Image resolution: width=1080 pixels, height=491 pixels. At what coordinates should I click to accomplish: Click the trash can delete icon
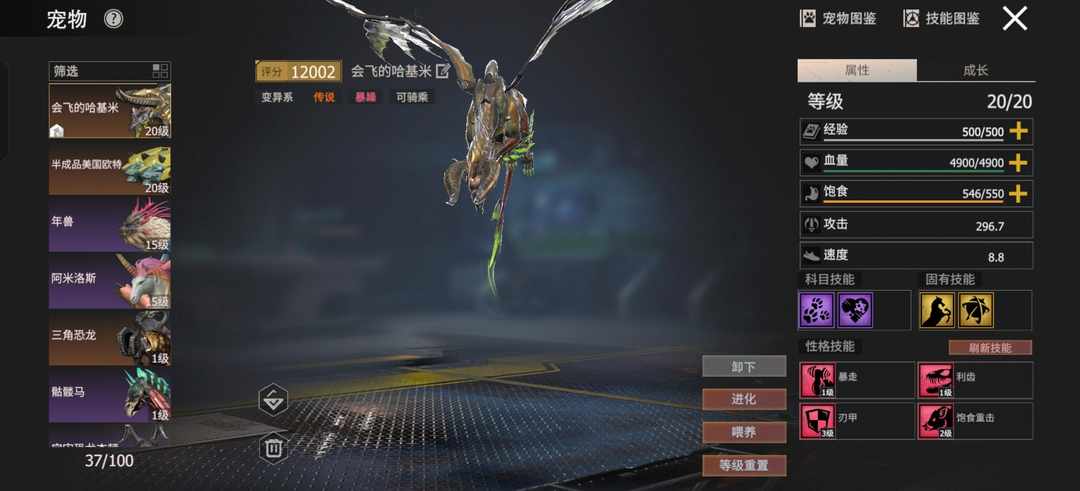click(274, 447)
